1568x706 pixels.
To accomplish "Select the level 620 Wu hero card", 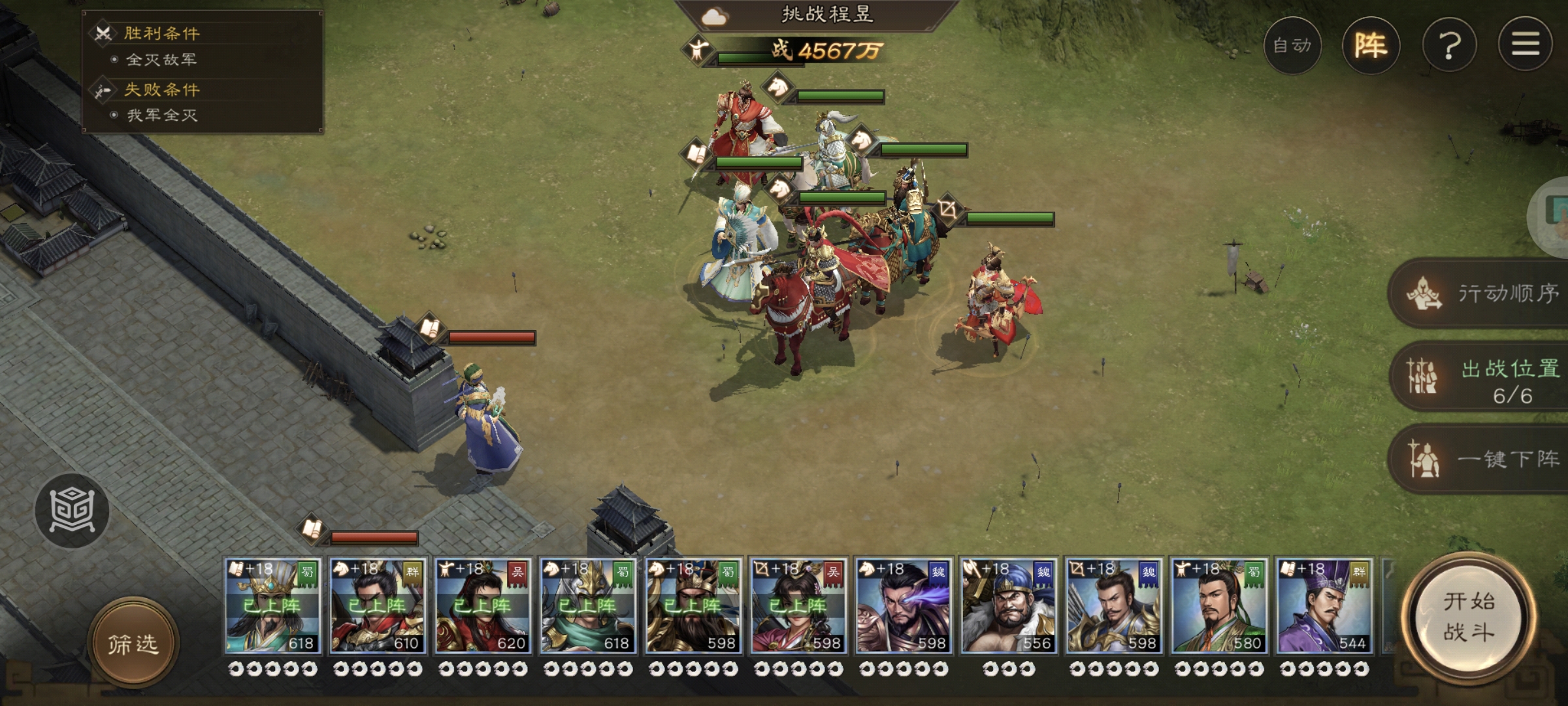I will click(483, 606).
